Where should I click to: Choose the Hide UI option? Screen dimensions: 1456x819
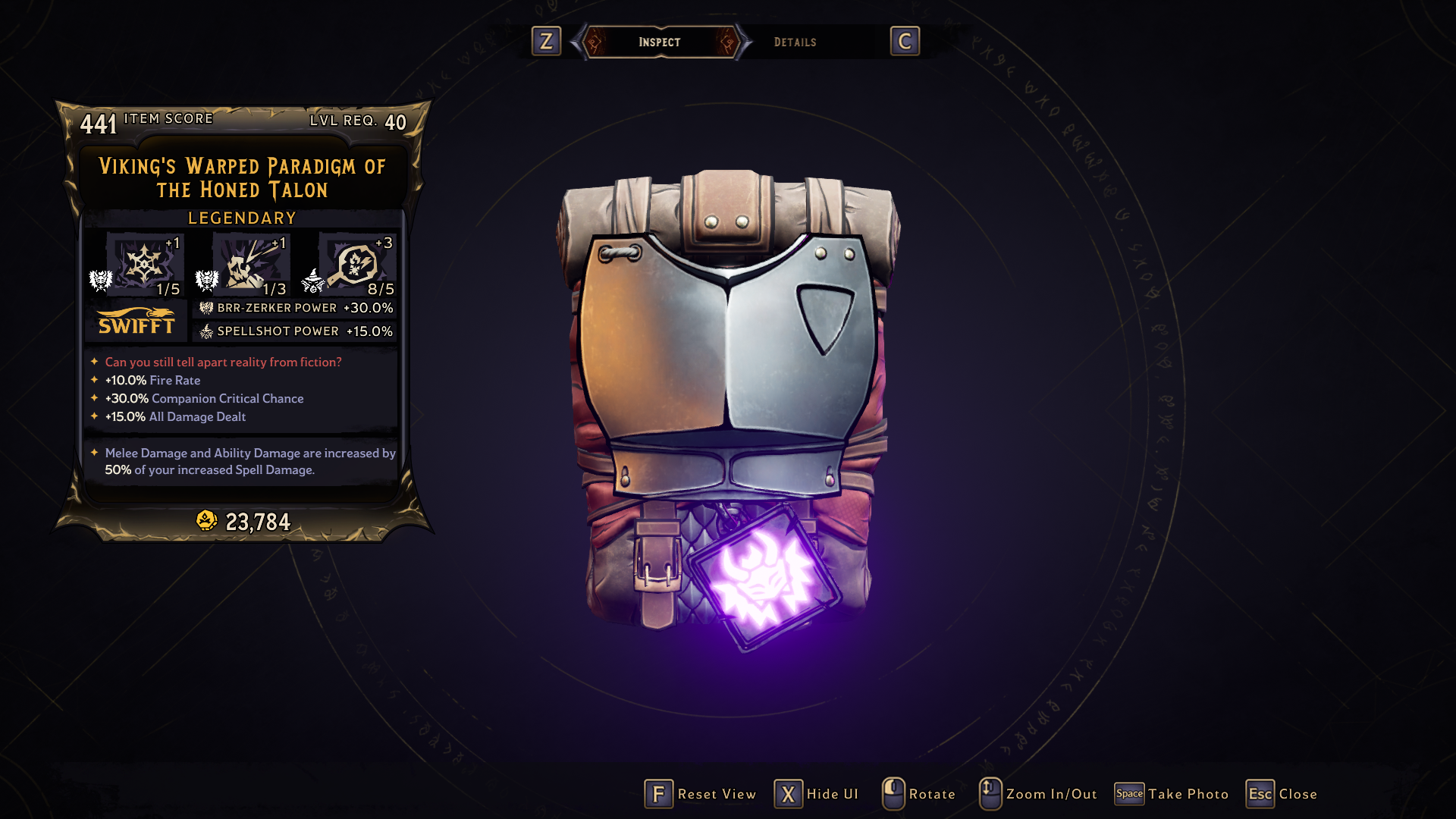pos(817,794)
